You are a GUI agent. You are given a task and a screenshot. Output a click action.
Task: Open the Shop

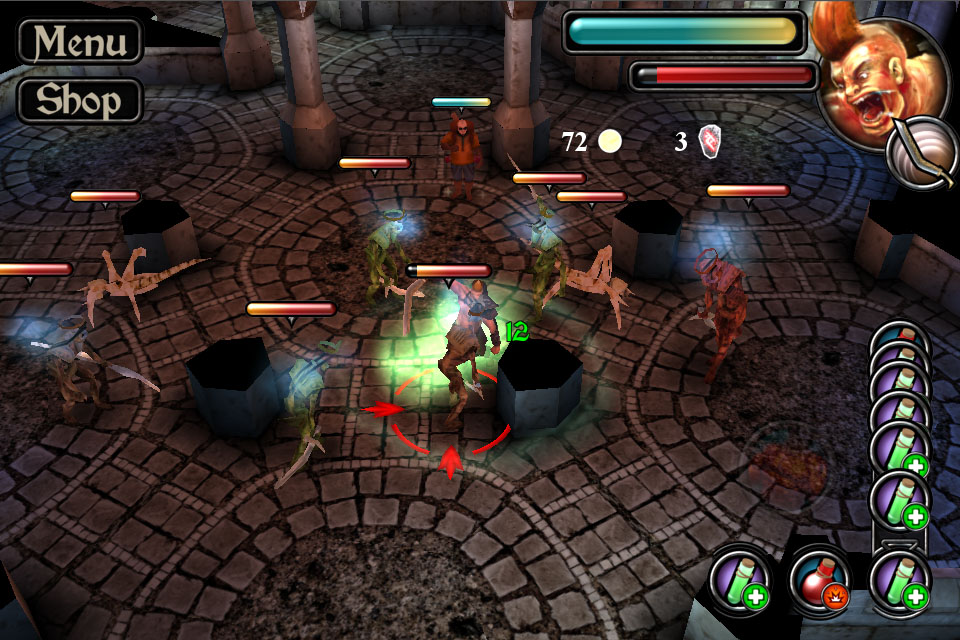coord(80,100)
